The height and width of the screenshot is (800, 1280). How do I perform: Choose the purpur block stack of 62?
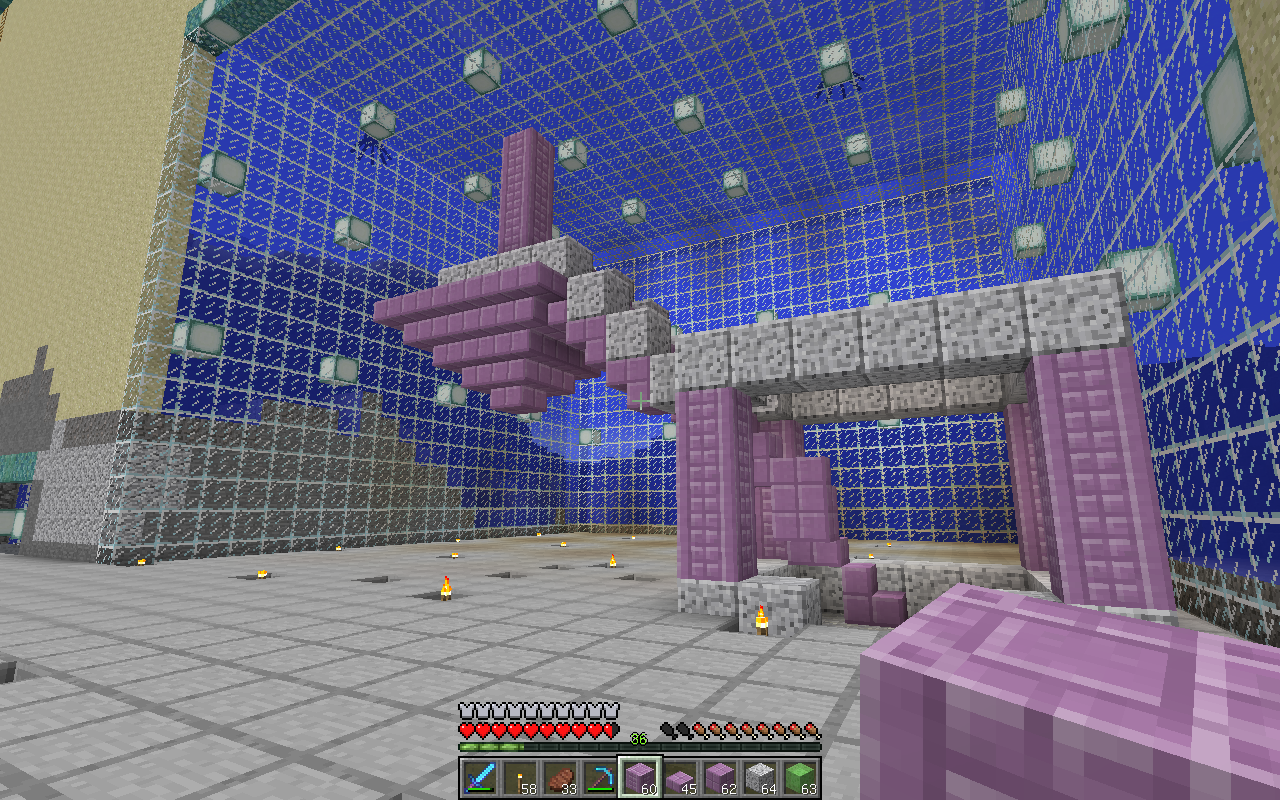point(720,778)
